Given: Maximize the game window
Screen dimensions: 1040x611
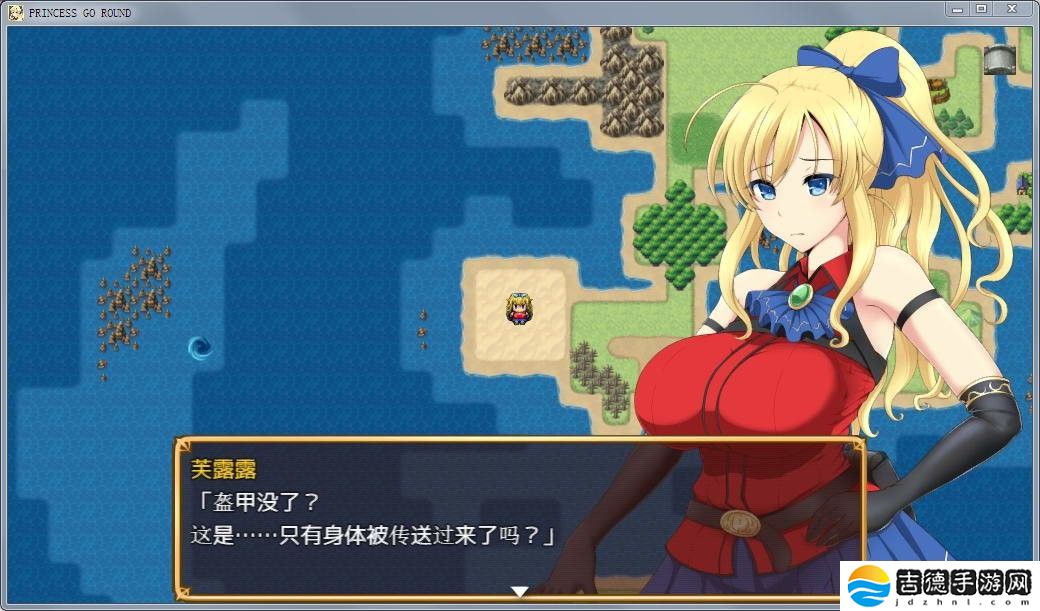Looking at the screenshot, I should 981,9.
